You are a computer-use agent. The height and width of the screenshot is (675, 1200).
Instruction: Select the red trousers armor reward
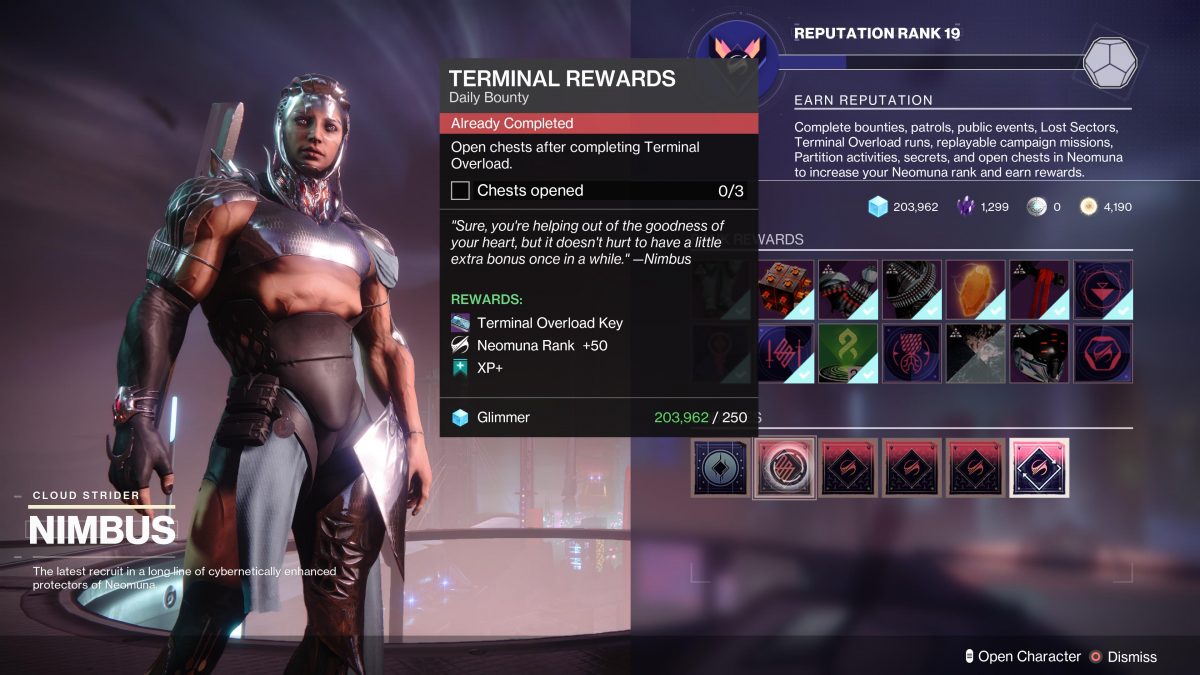pyautogui.click(x=1038, y=290)
